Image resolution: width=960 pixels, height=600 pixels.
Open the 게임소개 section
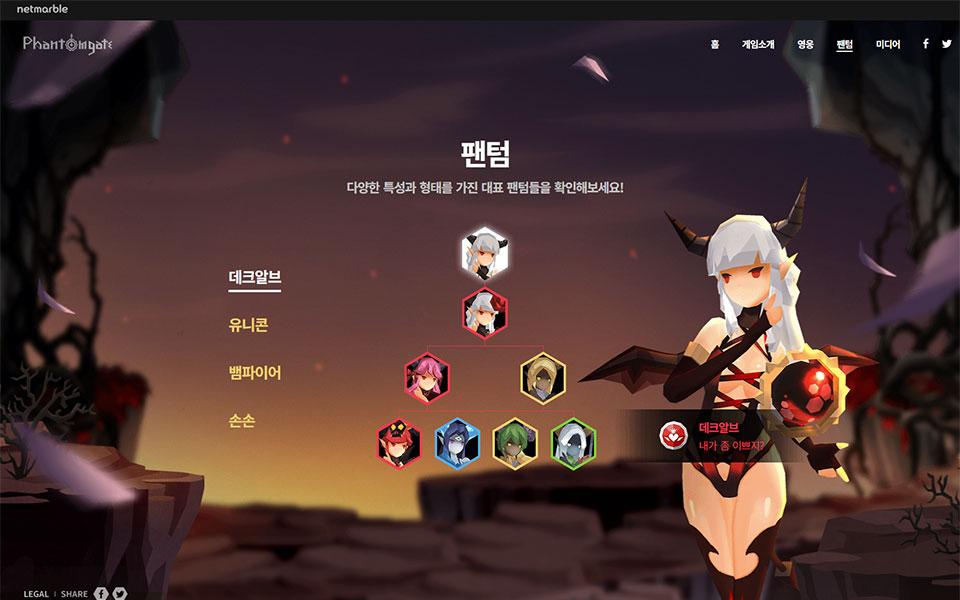759,44
